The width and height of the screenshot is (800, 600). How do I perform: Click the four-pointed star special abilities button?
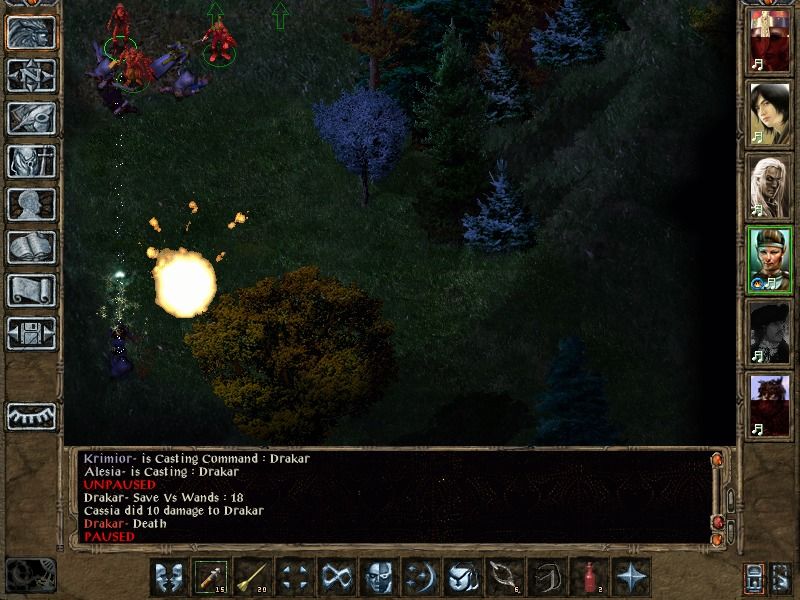631,577
